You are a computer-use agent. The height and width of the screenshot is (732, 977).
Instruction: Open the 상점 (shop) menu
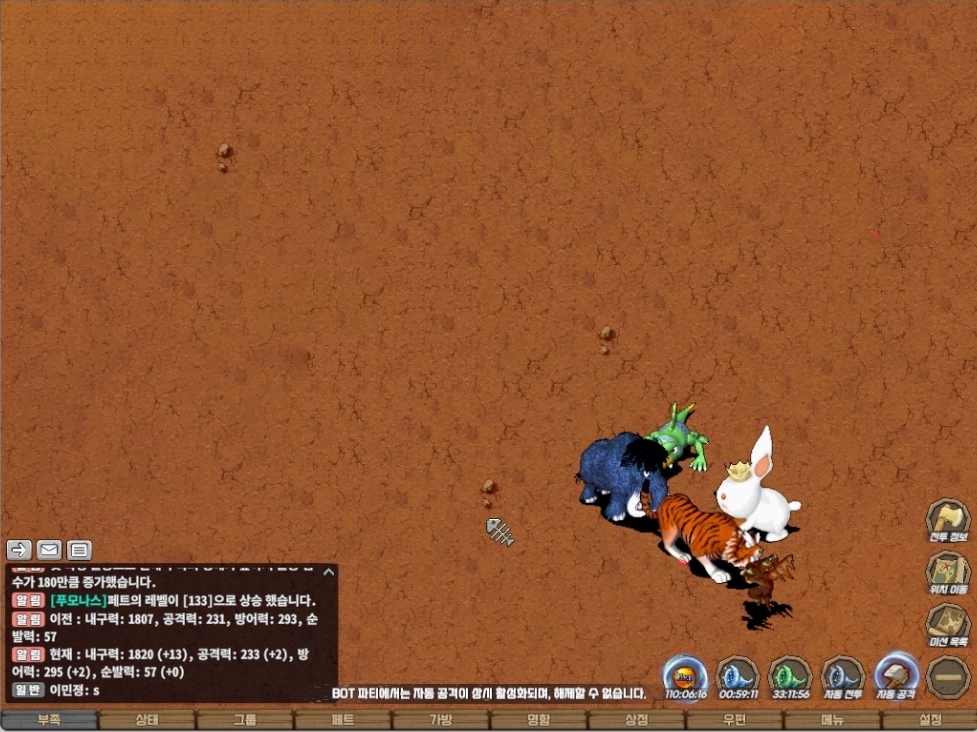[637, 720]
